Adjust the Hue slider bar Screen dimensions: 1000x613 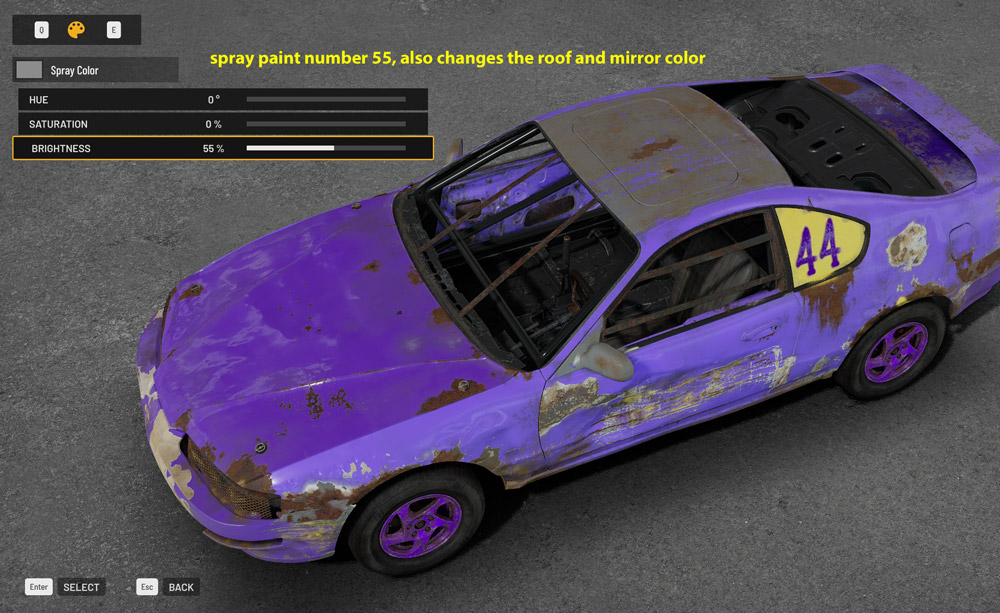(325, 100)
